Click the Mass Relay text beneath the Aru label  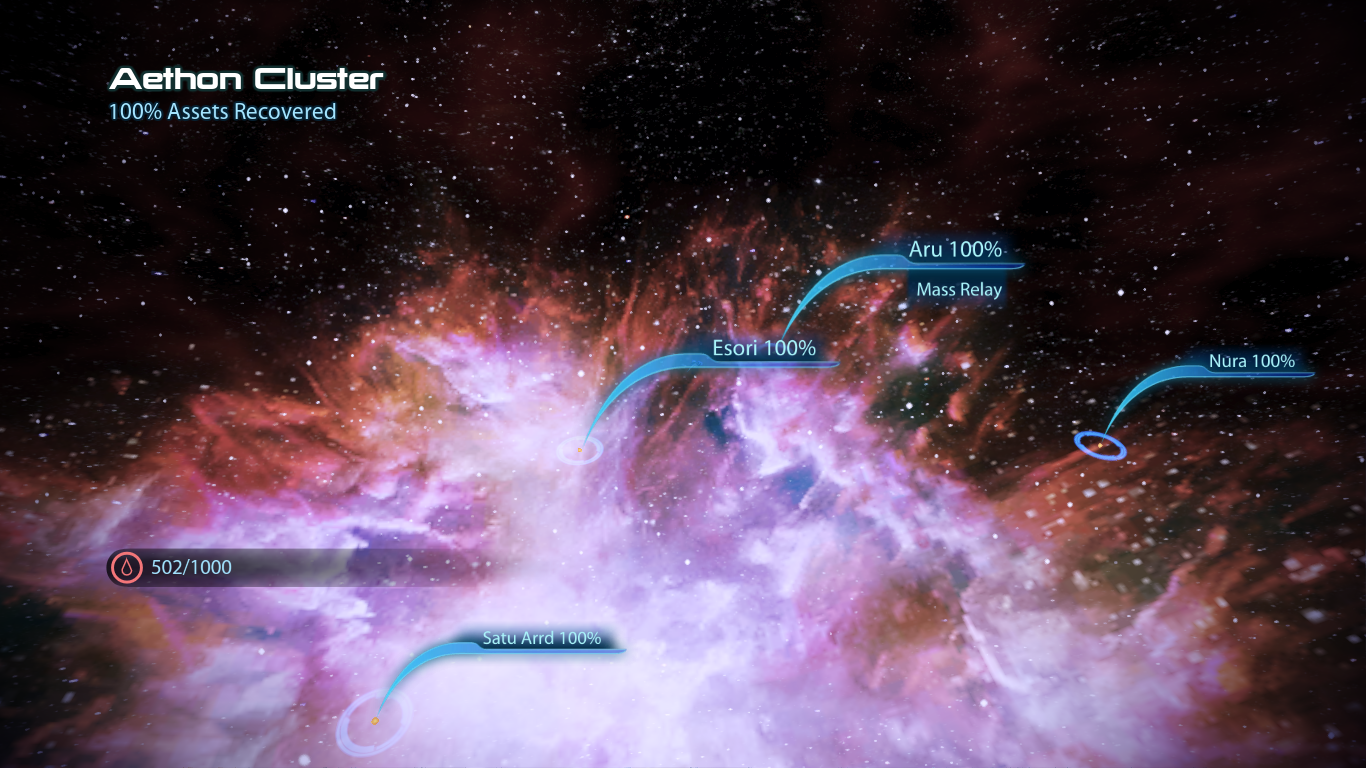tap(959, 289)
